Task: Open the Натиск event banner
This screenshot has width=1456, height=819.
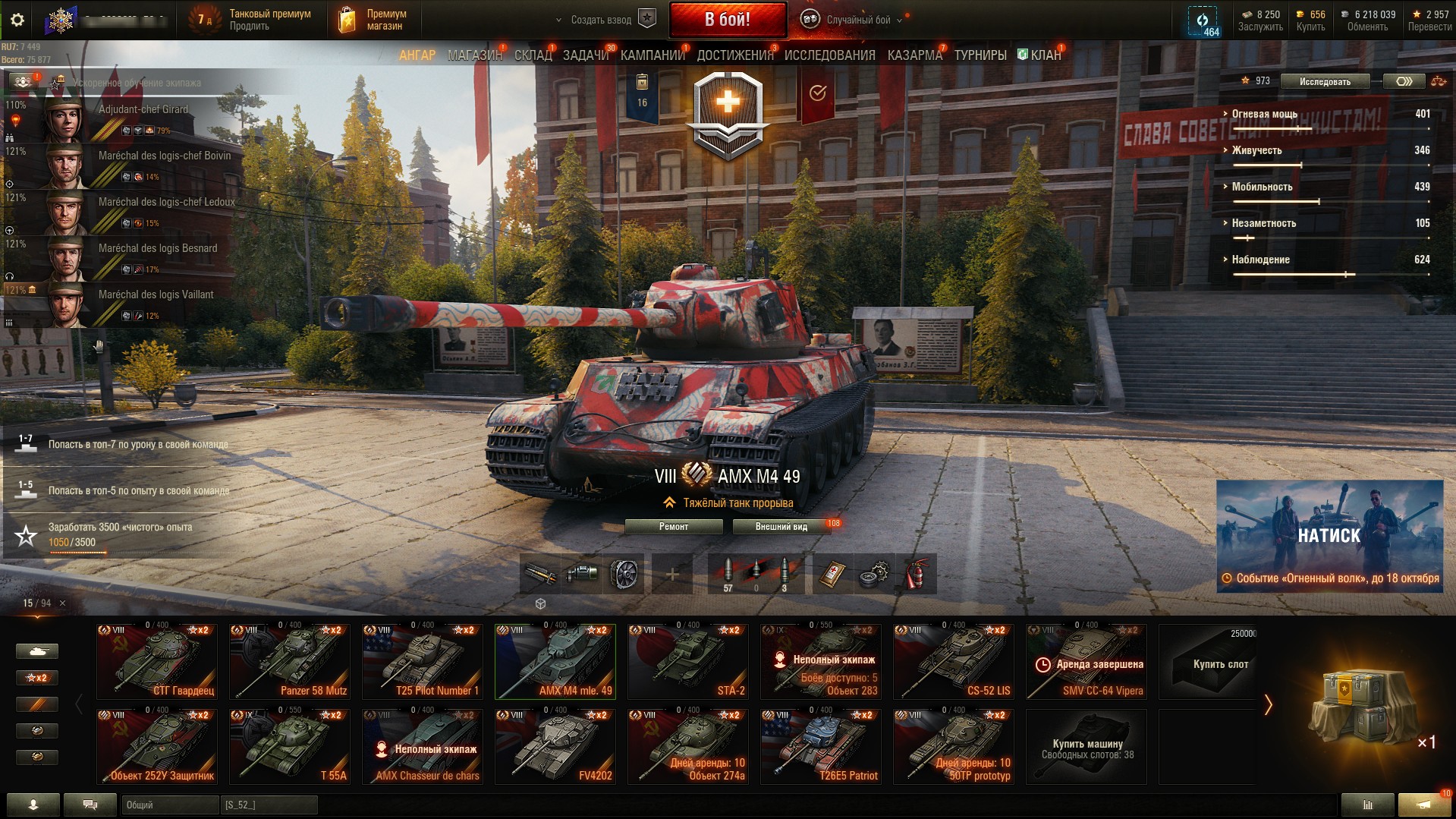Action: tap(1329, 536)
